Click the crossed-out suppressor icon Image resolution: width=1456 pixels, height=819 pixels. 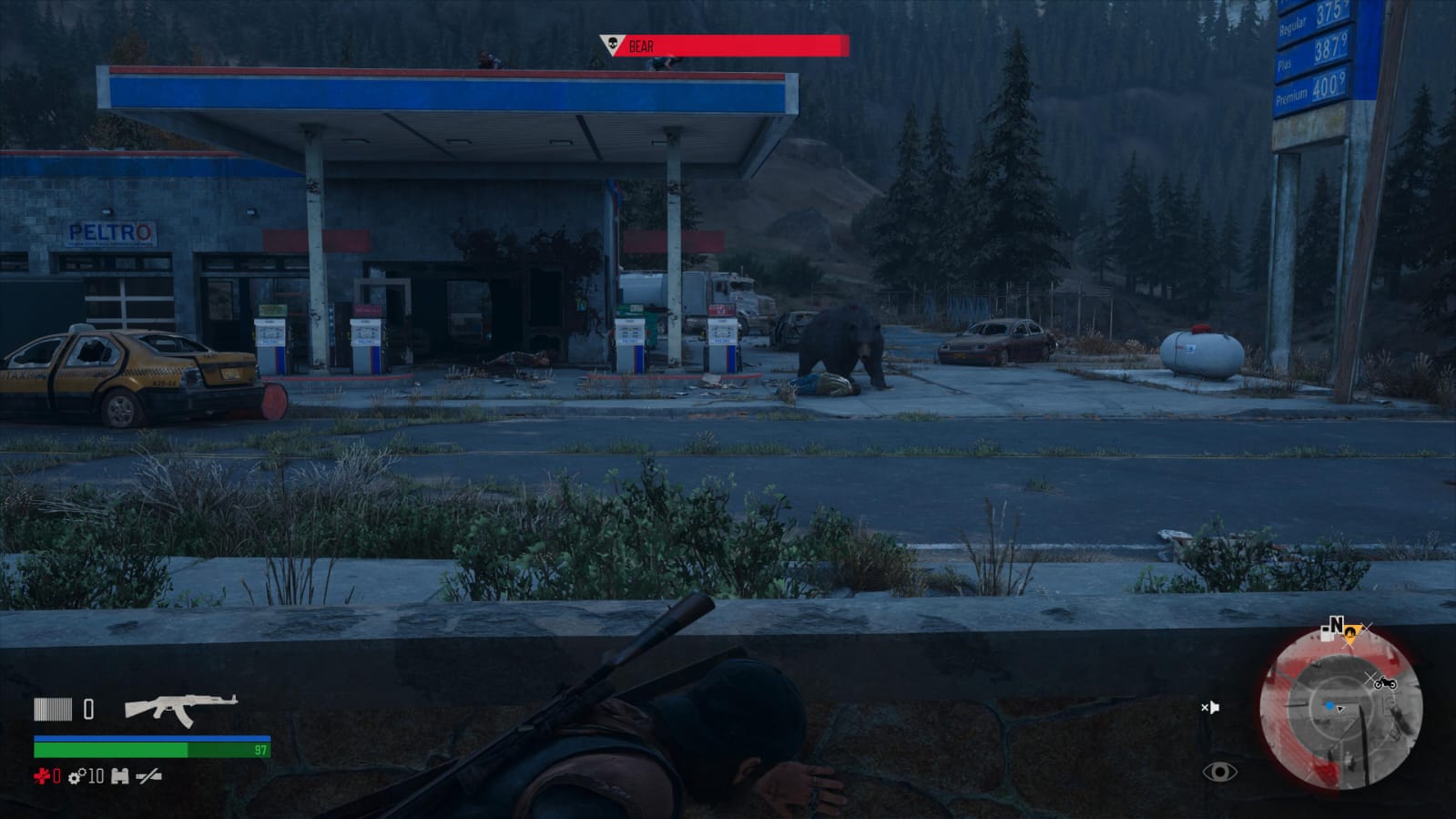click(148, 776)
